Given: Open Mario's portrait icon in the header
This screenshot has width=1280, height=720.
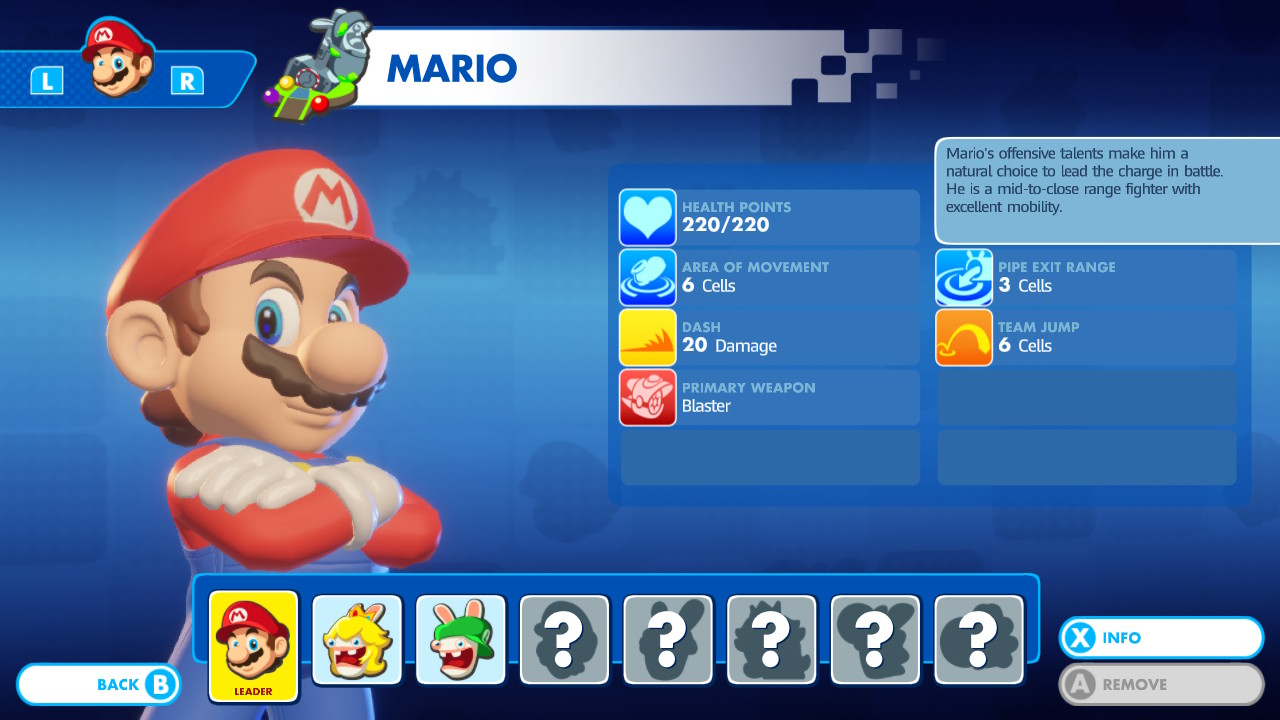Looking at the screenshot, I should click(118, 60).
